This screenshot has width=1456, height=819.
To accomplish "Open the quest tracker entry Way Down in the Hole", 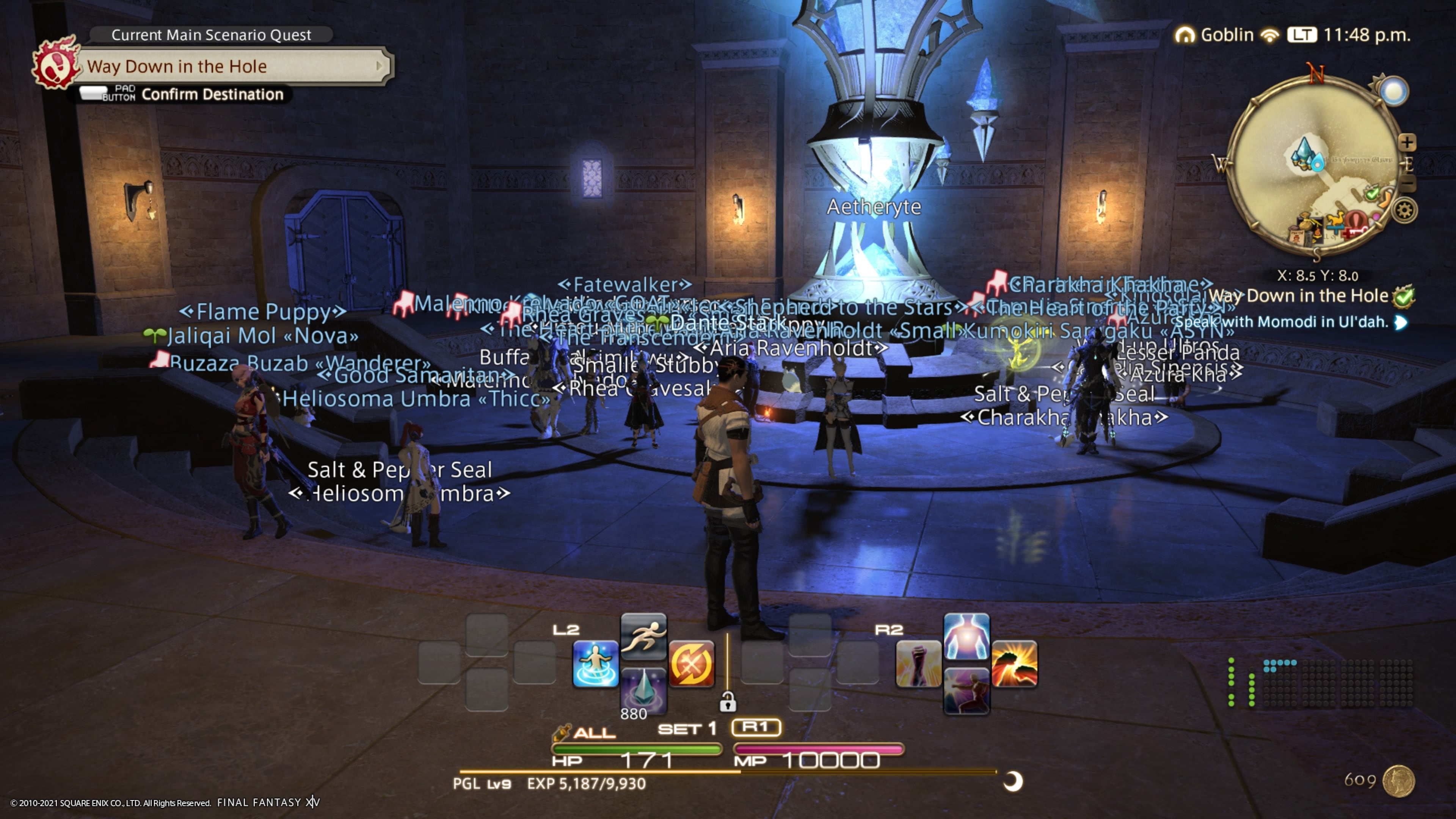I will pyautogui.click(x=1298, y=296).
